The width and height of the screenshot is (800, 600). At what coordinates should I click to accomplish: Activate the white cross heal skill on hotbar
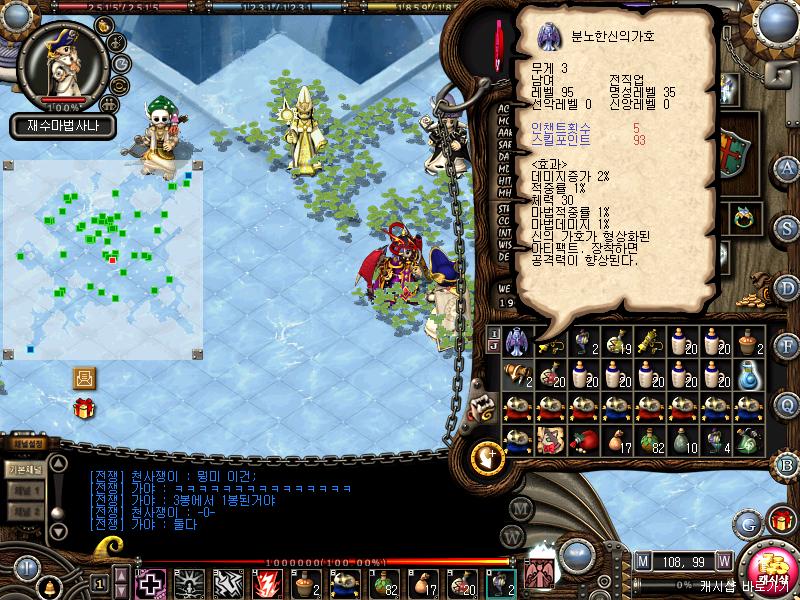[x=150, y=583]
